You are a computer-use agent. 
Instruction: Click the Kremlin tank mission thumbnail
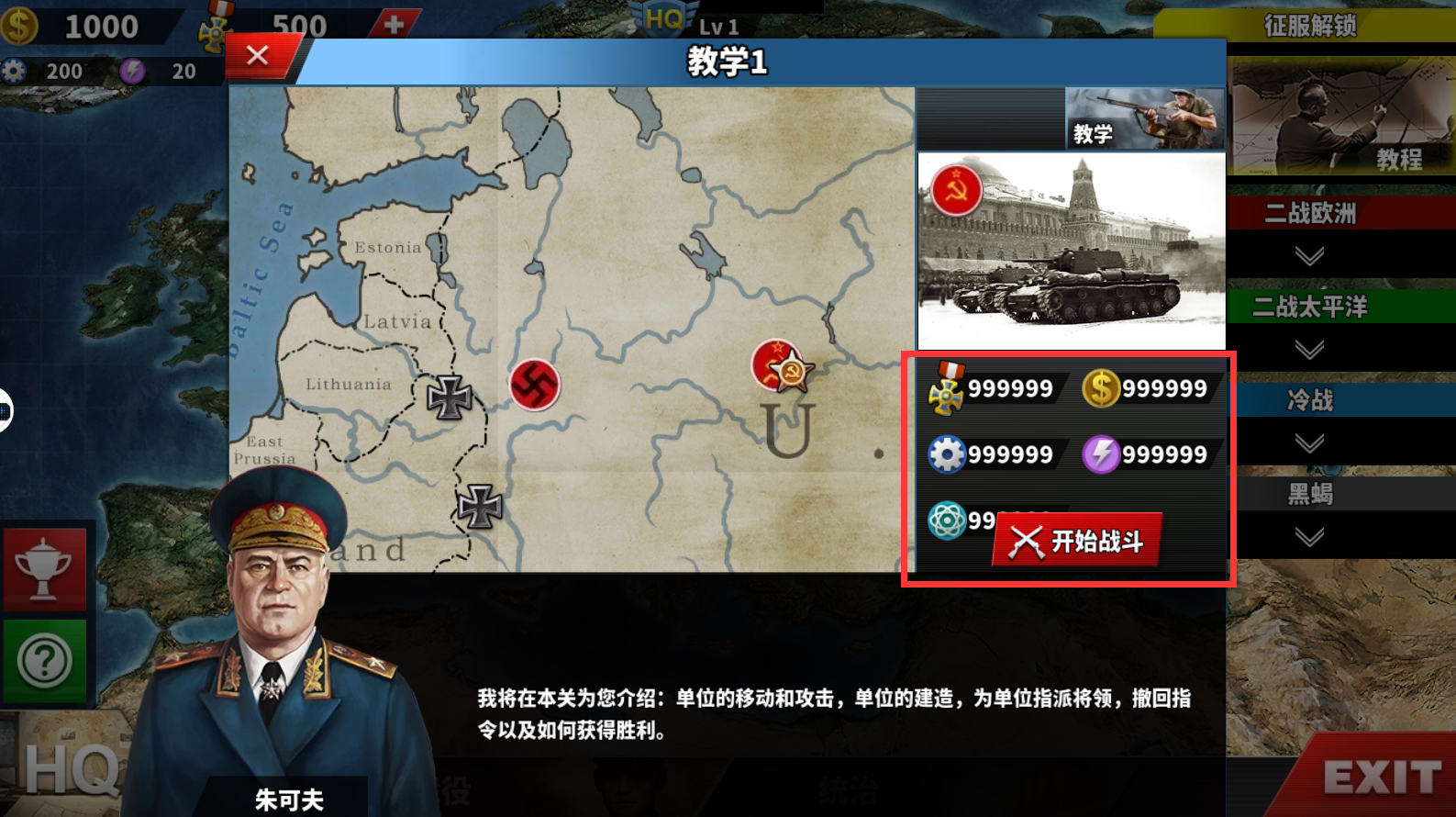click(x=1071, y=251)
